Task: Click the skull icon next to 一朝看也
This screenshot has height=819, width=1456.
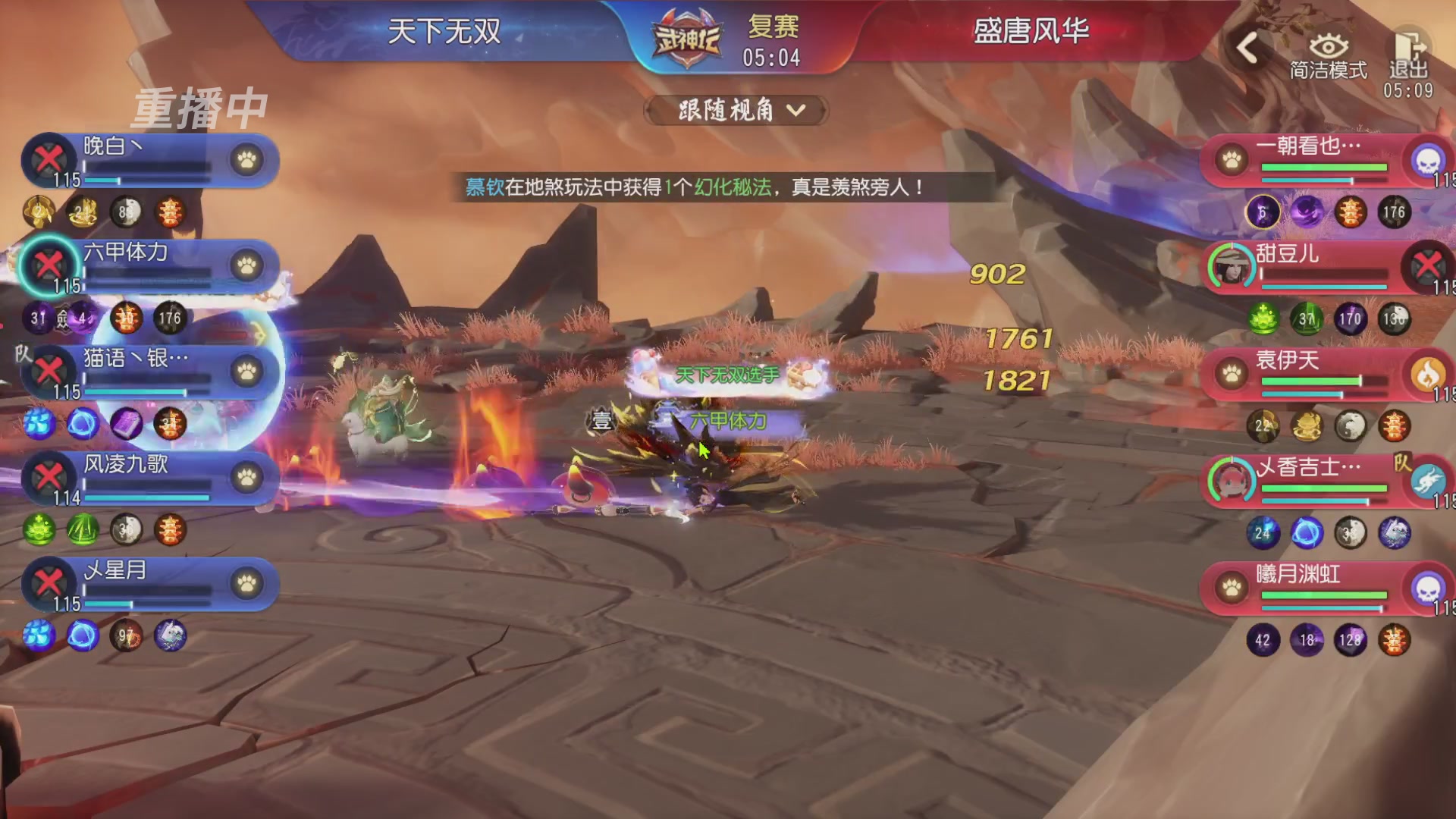Action: [1429, 161]
